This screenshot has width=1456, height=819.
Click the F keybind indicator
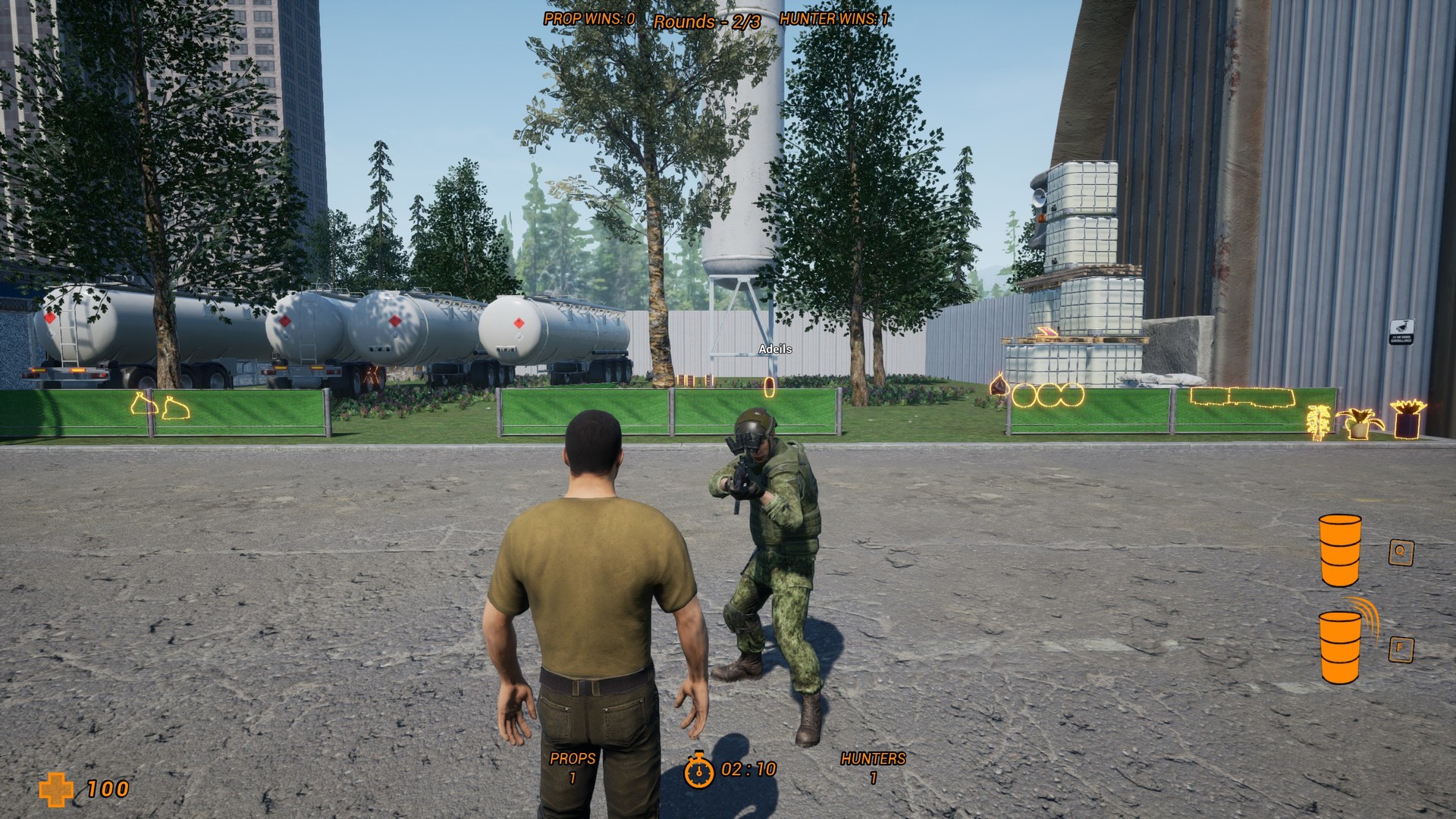[x=1401, y=650]
